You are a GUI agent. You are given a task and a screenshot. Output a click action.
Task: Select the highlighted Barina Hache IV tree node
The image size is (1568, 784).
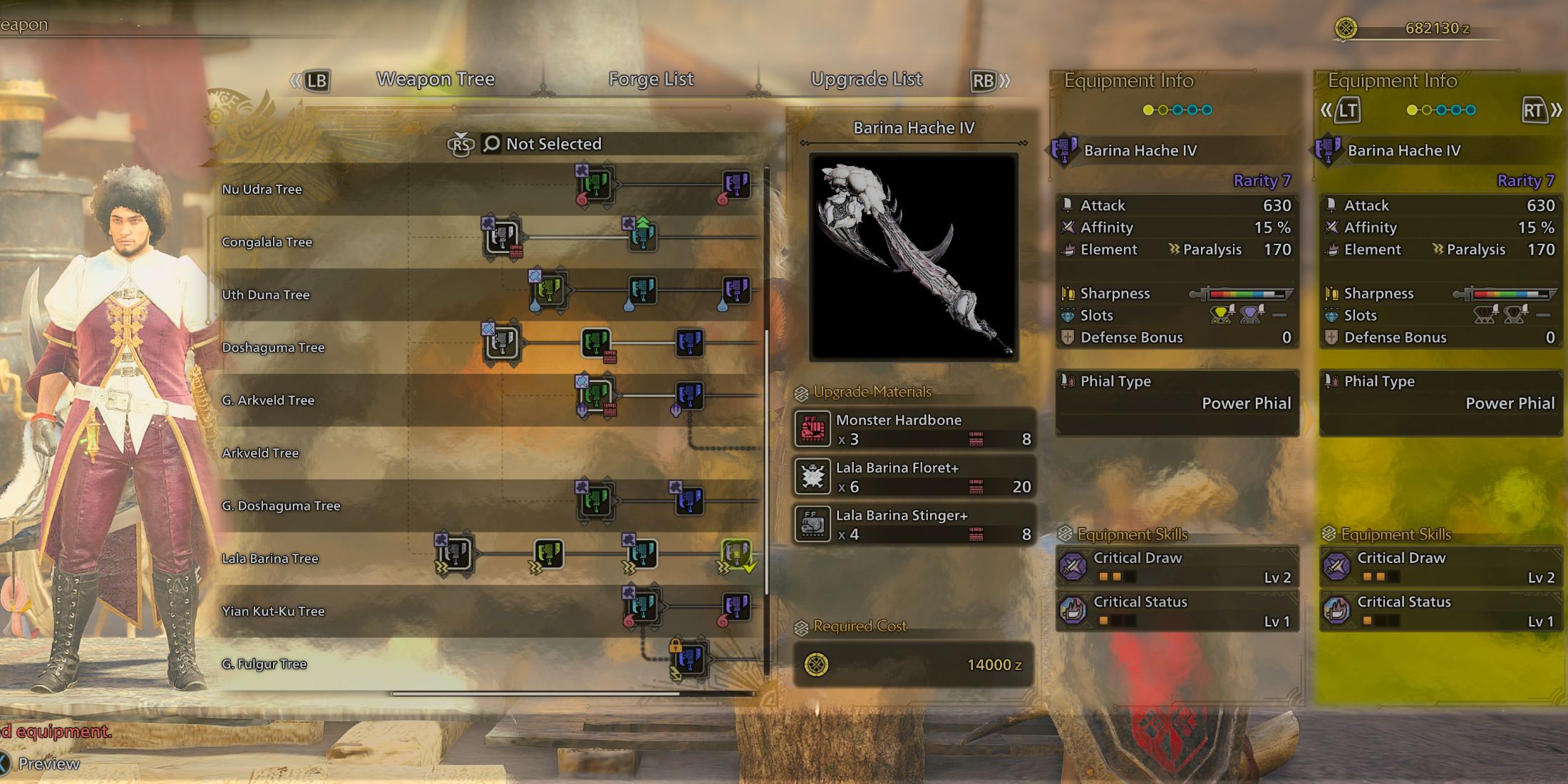(736, 554)
